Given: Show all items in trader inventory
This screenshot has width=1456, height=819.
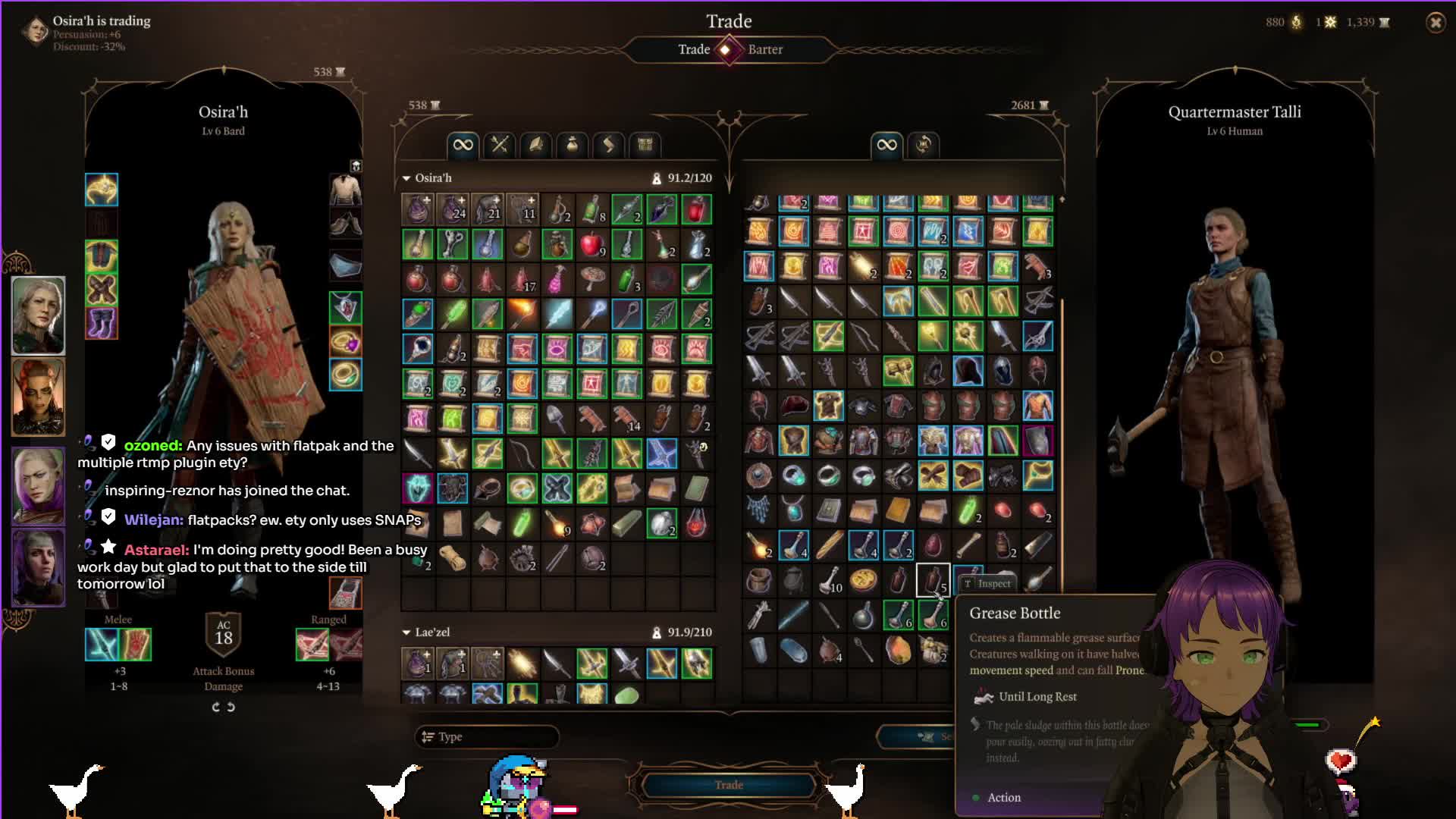Looking at the screenshot, I should pos(886,145).
